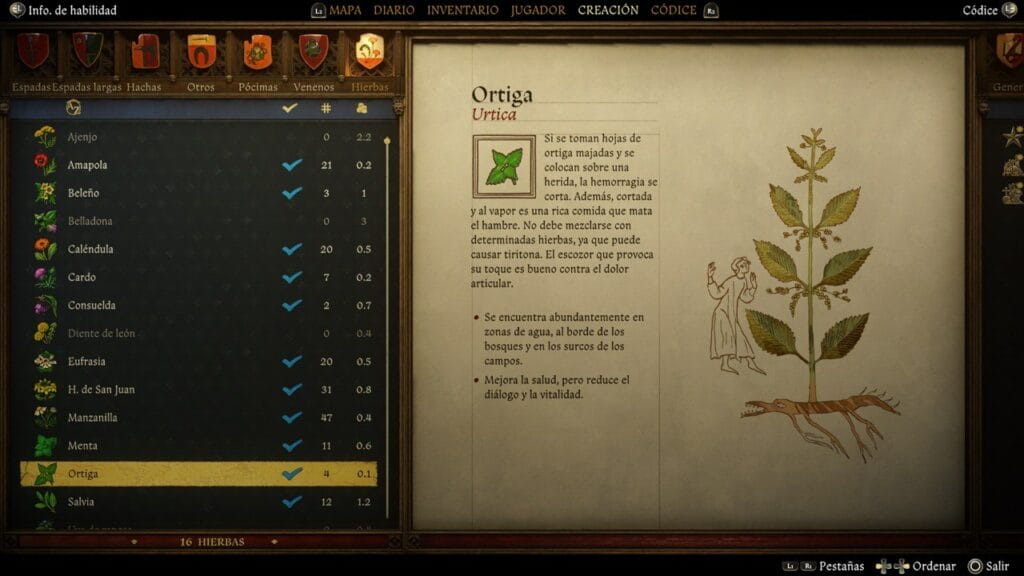This screenshot has width=1024, height=576.
Task: Select the Hierbas category
Action: pos(370,52)
